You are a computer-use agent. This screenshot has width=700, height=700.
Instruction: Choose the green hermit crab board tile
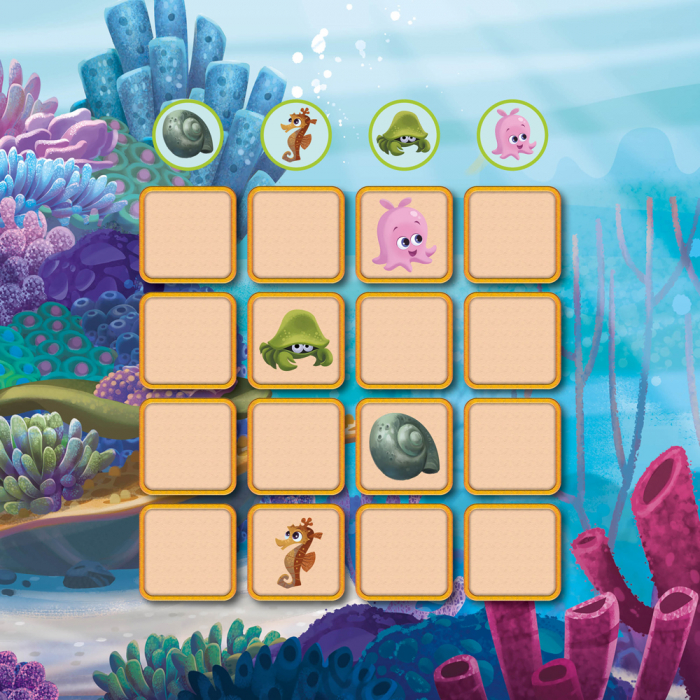click(x=296, y=341)
